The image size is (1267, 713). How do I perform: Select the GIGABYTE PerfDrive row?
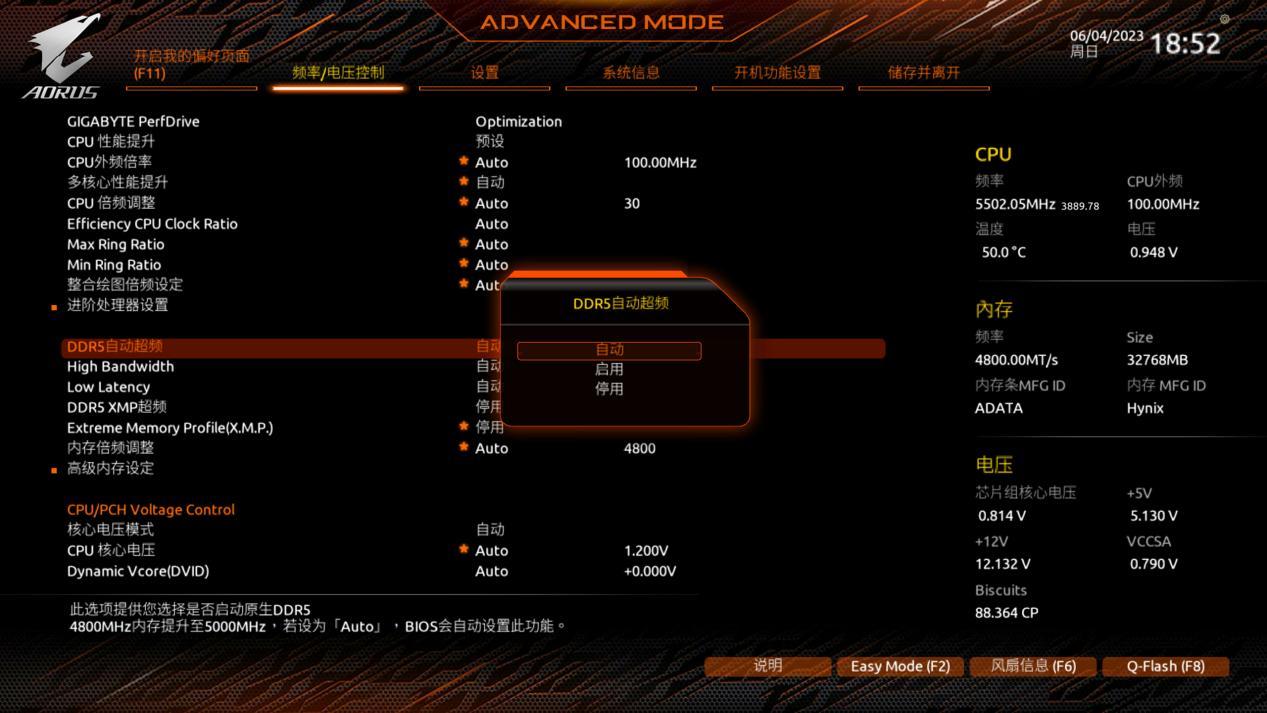click(x=133, y=121)
